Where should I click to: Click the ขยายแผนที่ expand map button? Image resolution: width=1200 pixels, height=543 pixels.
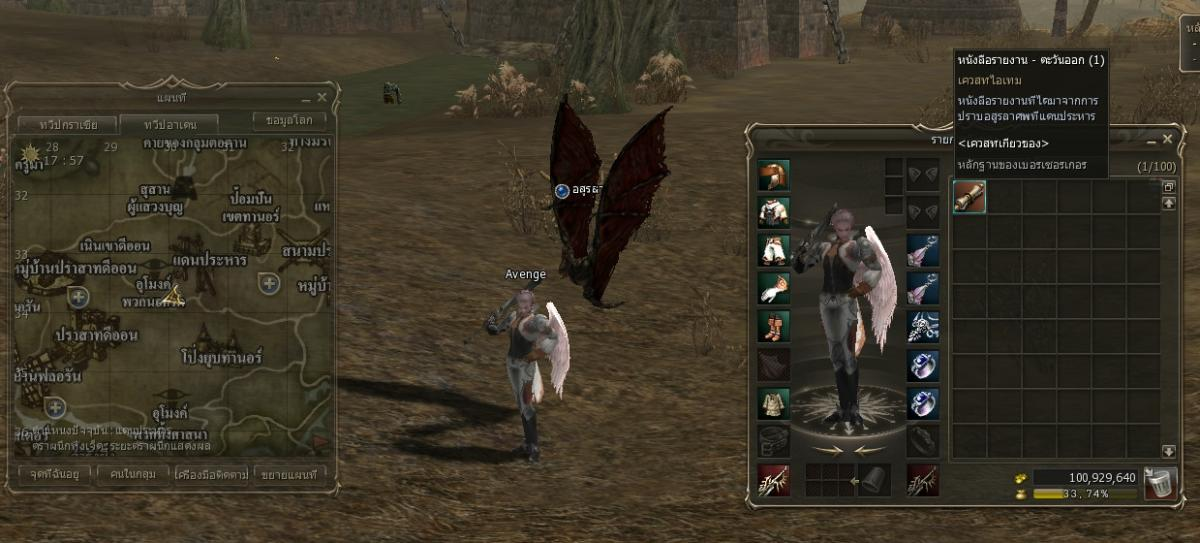click(x=290, y=473)
